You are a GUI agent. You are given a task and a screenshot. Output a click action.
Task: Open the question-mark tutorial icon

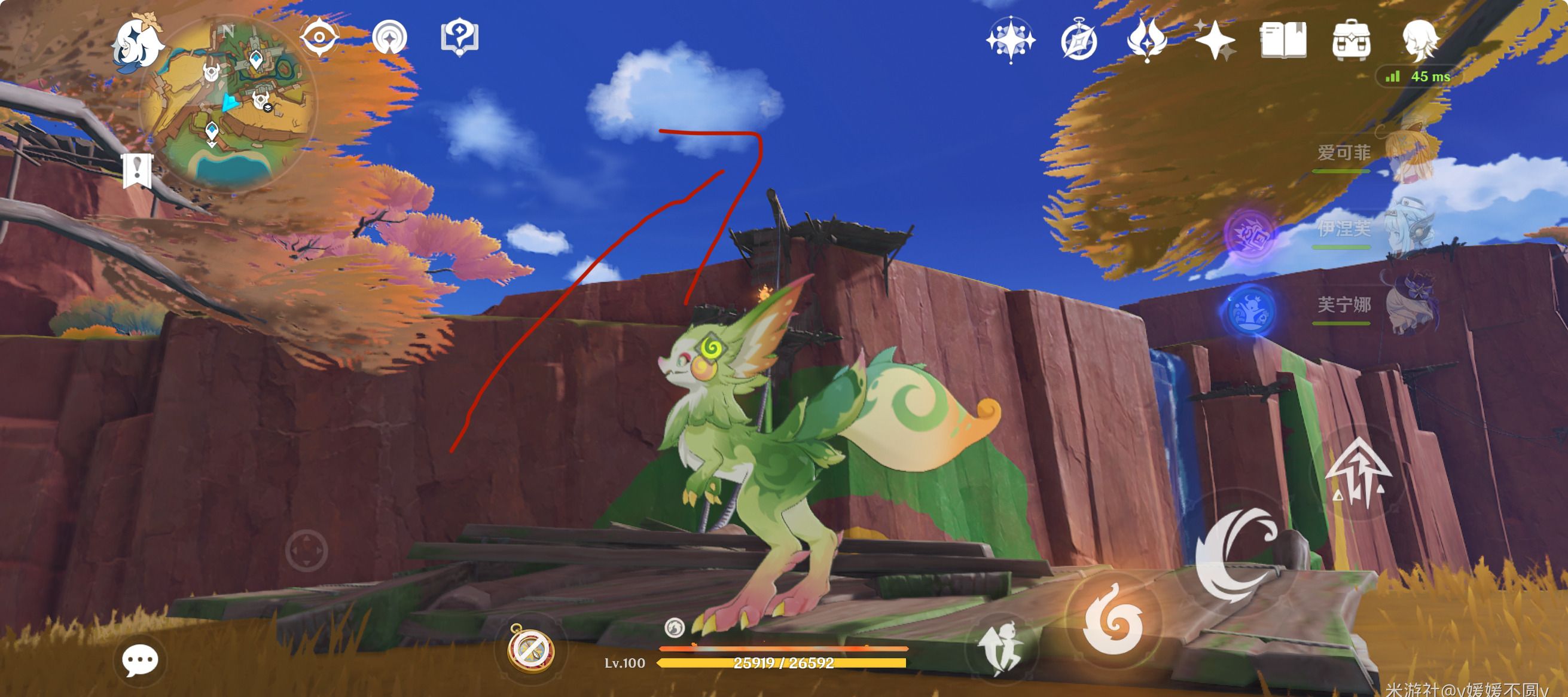tap(459, 38)
